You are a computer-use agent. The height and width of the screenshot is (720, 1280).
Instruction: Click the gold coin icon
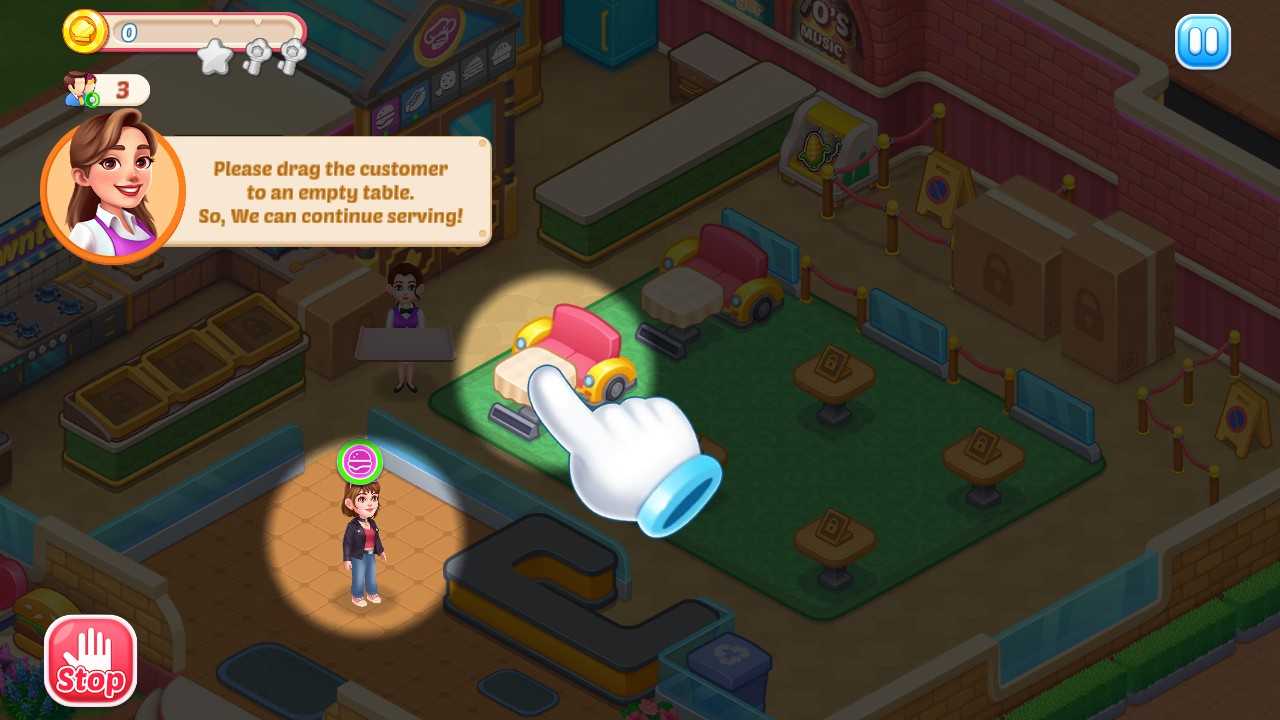point(85,32)
